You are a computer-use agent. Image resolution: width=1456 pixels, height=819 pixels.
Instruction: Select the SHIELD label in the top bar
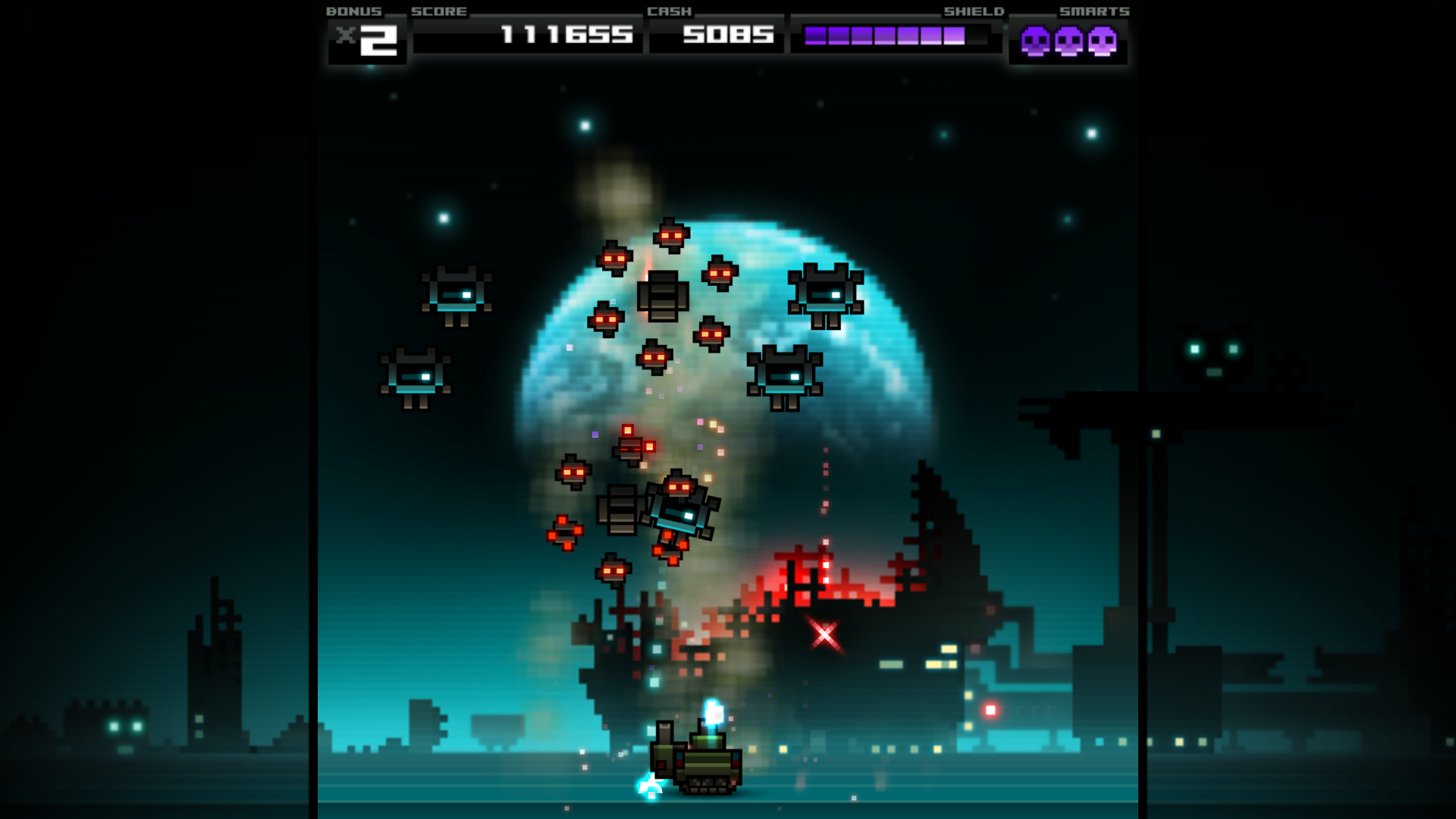(974, 11)
